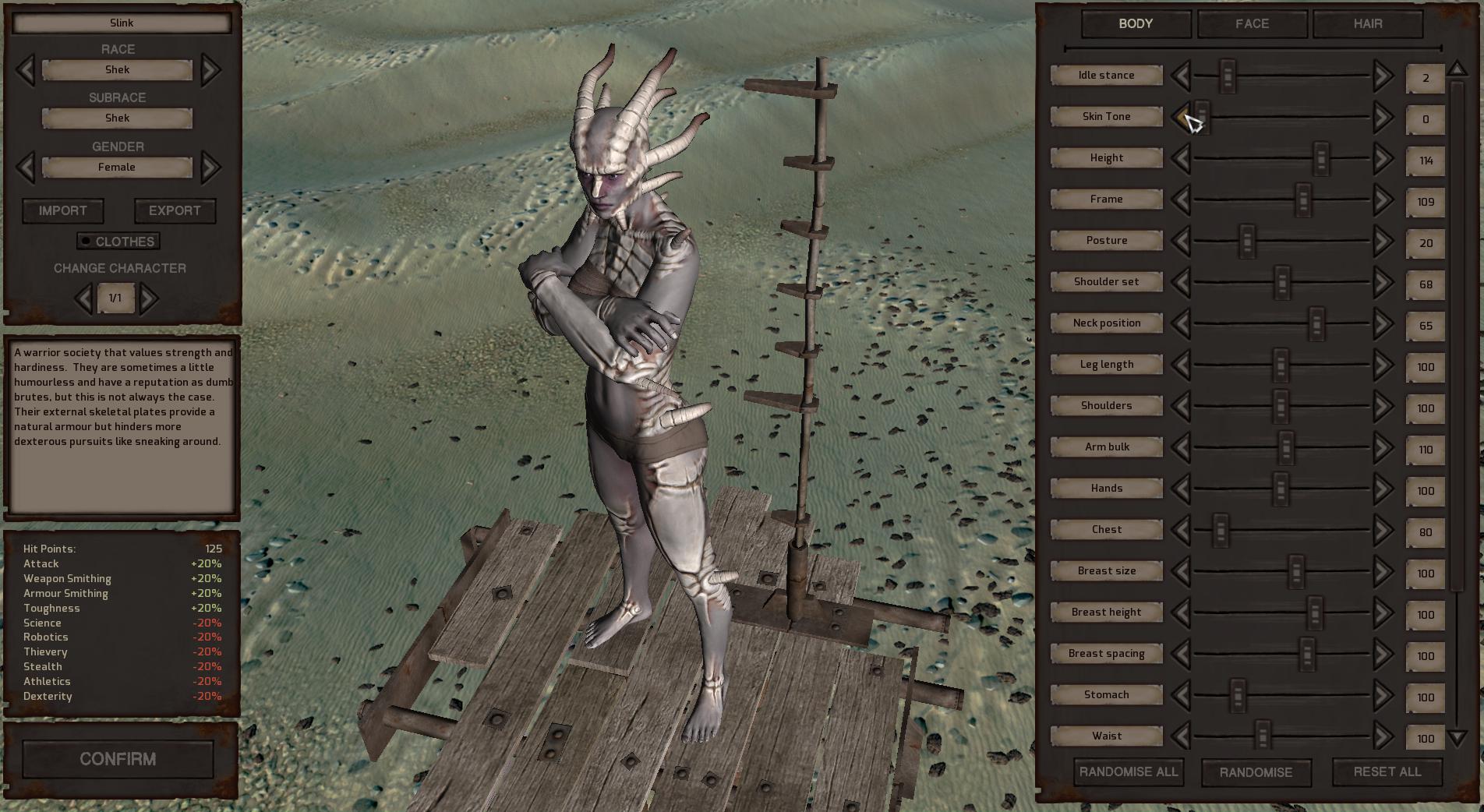This screenshot has width=1484, height=812.
Task: Open the Race selection field showing Shek
Action: point(118,69)
